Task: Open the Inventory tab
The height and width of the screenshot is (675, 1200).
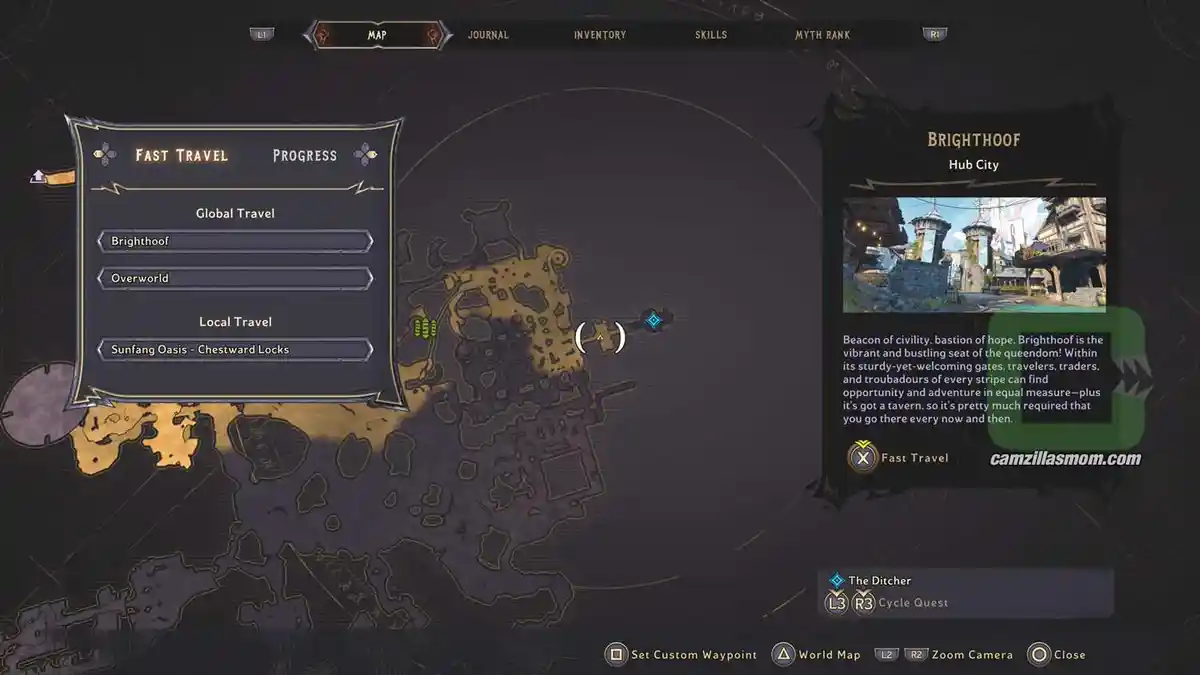Action: [x=600, y=35]
